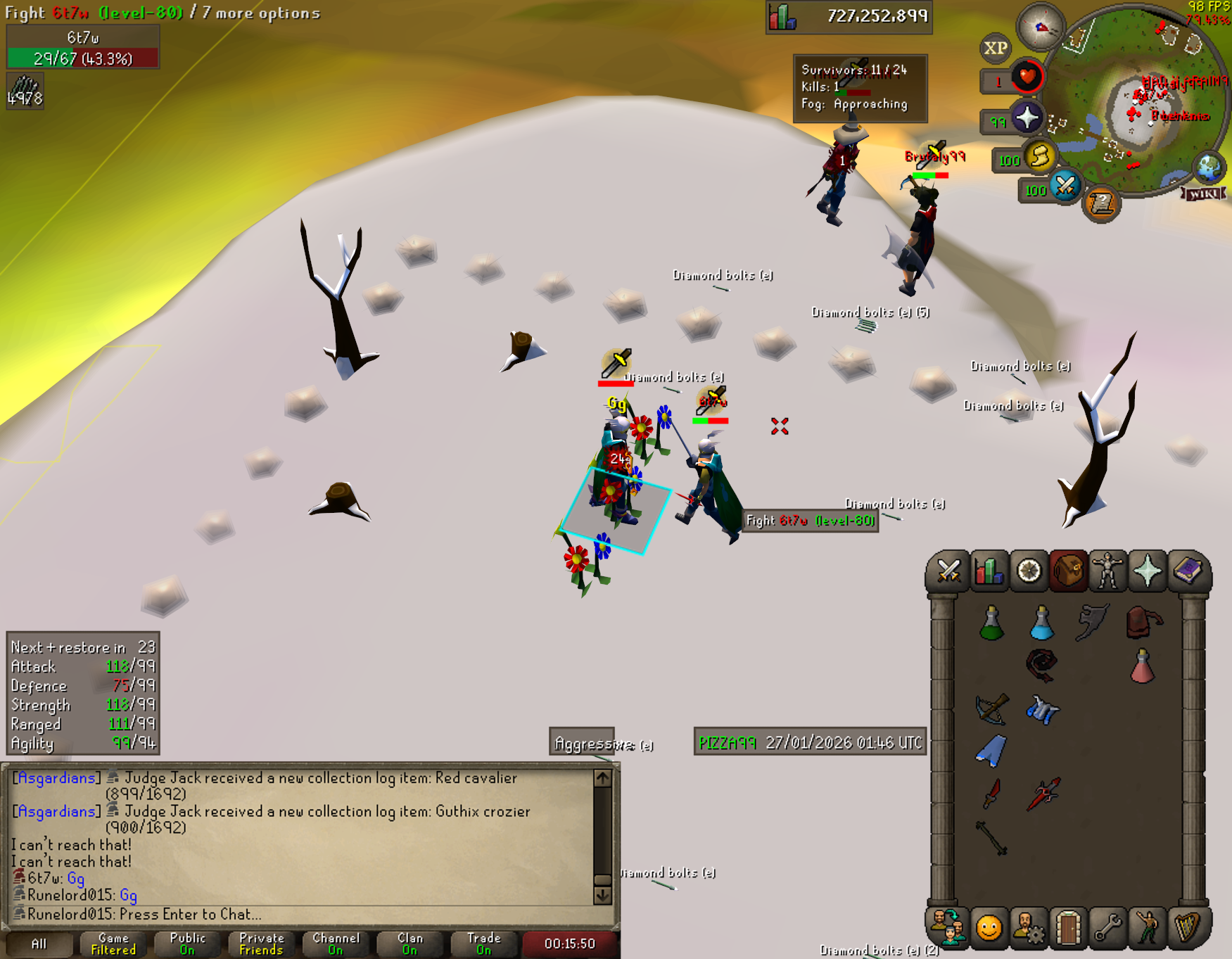Open the Spellbook tab
This screenshot has height=959, width=1232.
pyautogui.click(x=1188, y=571)
